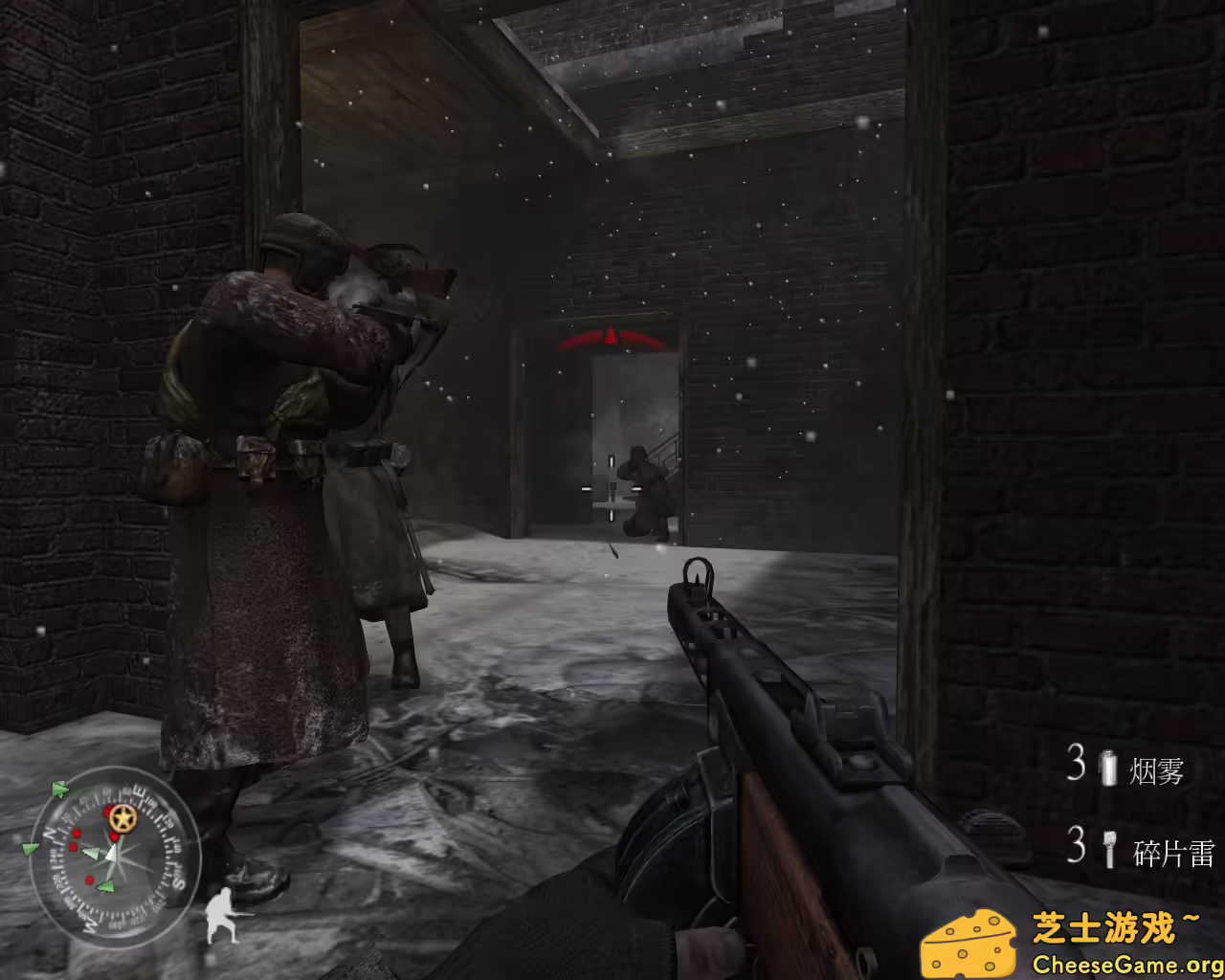Click the smoke grenade icon beside 烟雾
This screenshot has height=980, width=1225.
click(x=1108, y=768)
